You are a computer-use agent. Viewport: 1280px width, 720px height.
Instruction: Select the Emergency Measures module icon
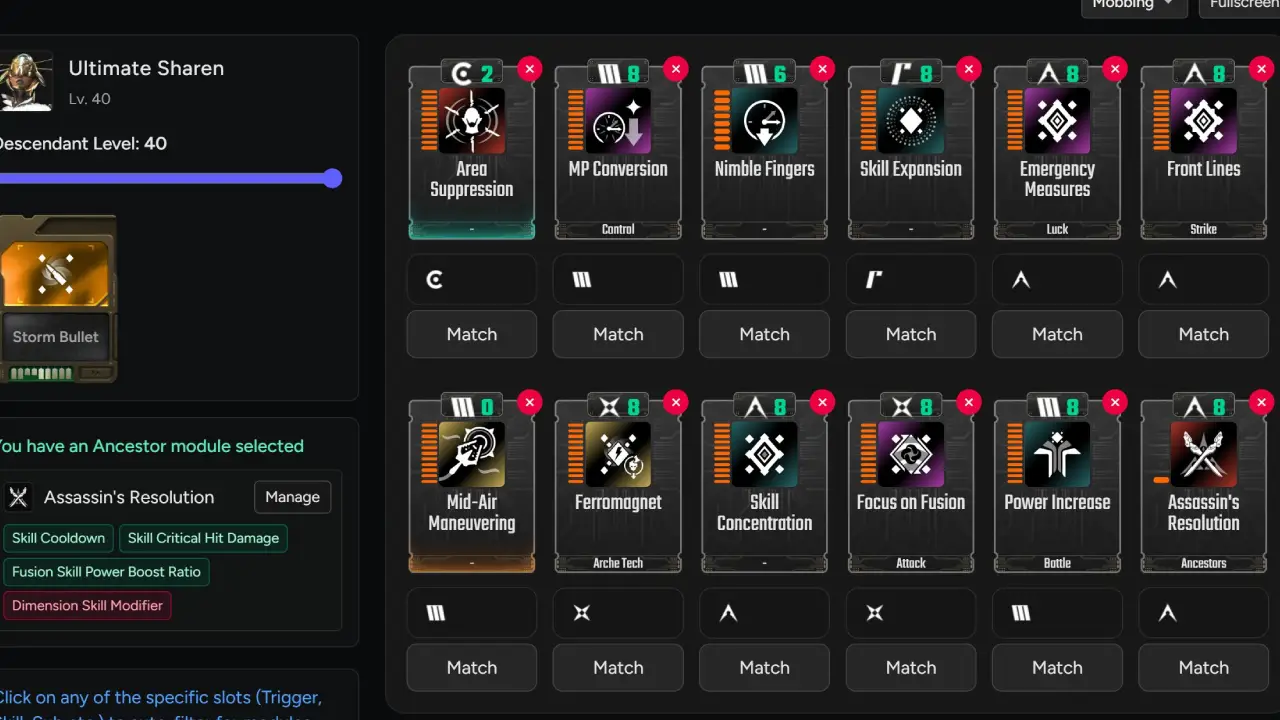coord(1057,121)
